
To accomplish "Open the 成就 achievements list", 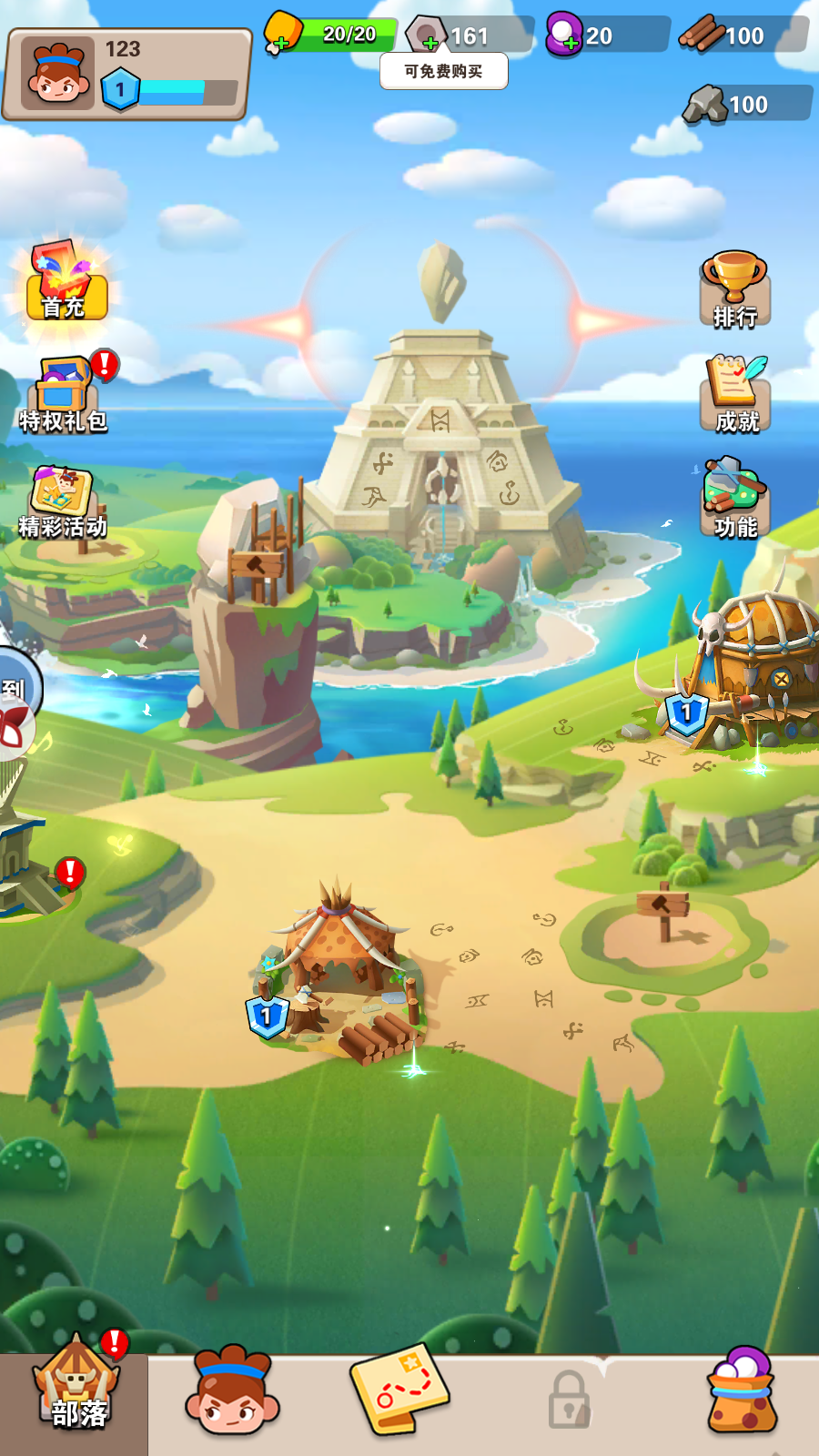I will (735, 394).
